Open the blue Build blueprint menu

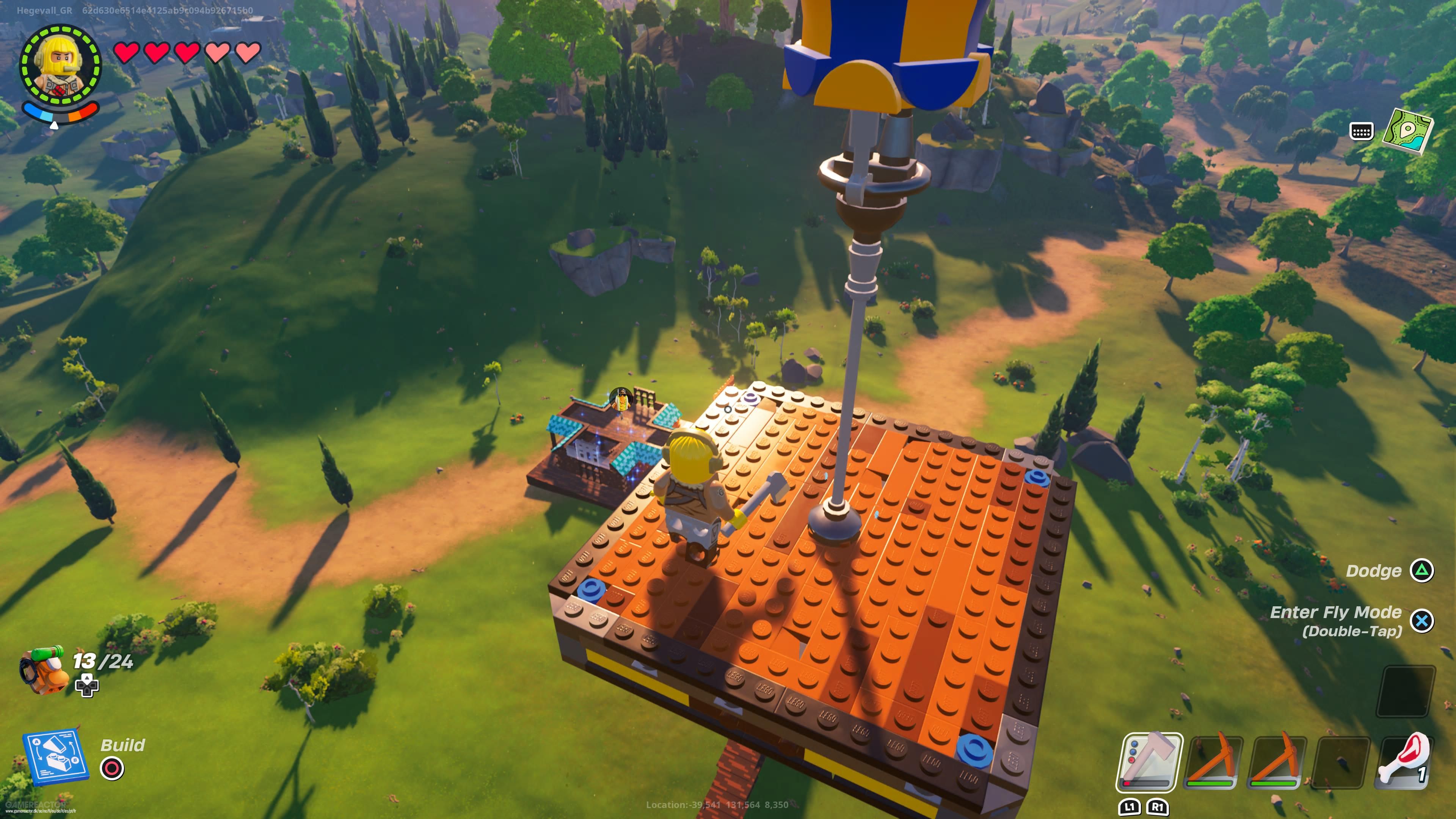coord(55,756)
